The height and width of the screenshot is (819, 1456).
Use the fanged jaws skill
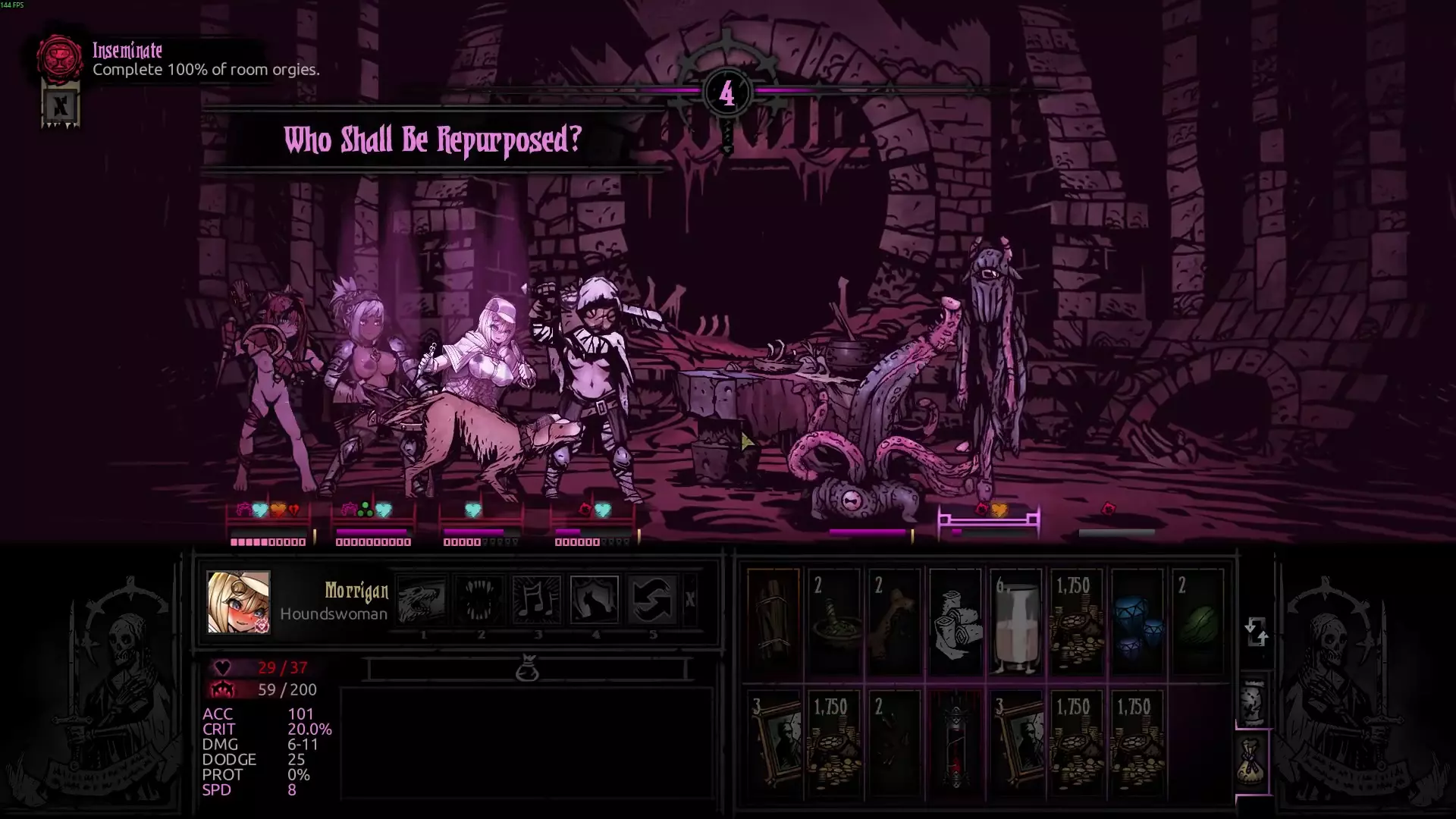coord(480,599)
